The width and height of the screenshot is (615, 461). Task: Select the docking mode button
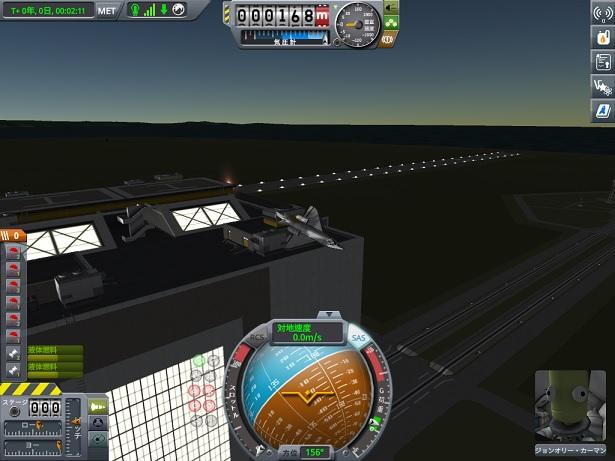pyautogui.click(x=98, y=423)
